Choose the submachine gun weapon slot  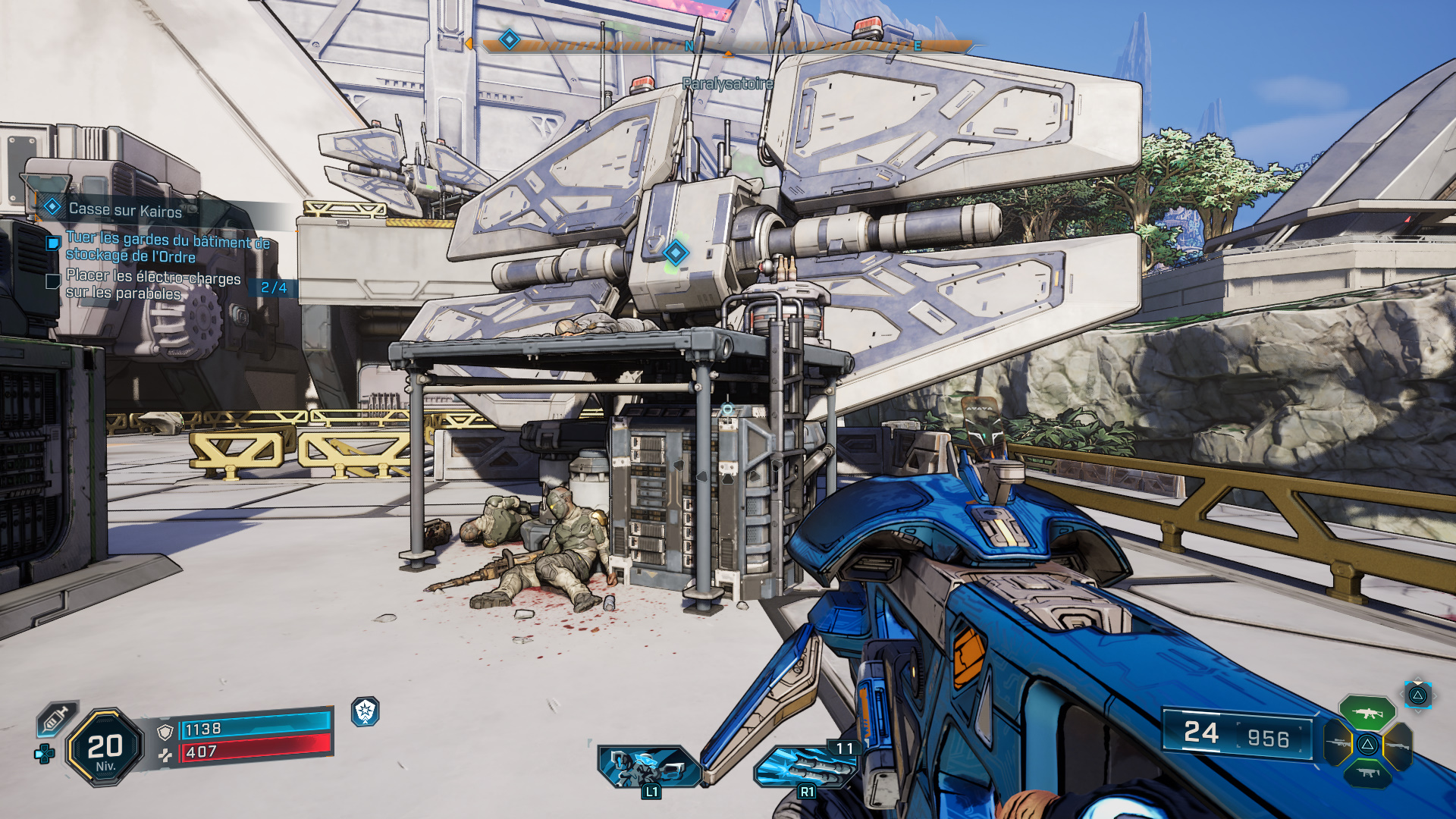coord(1367,773)
